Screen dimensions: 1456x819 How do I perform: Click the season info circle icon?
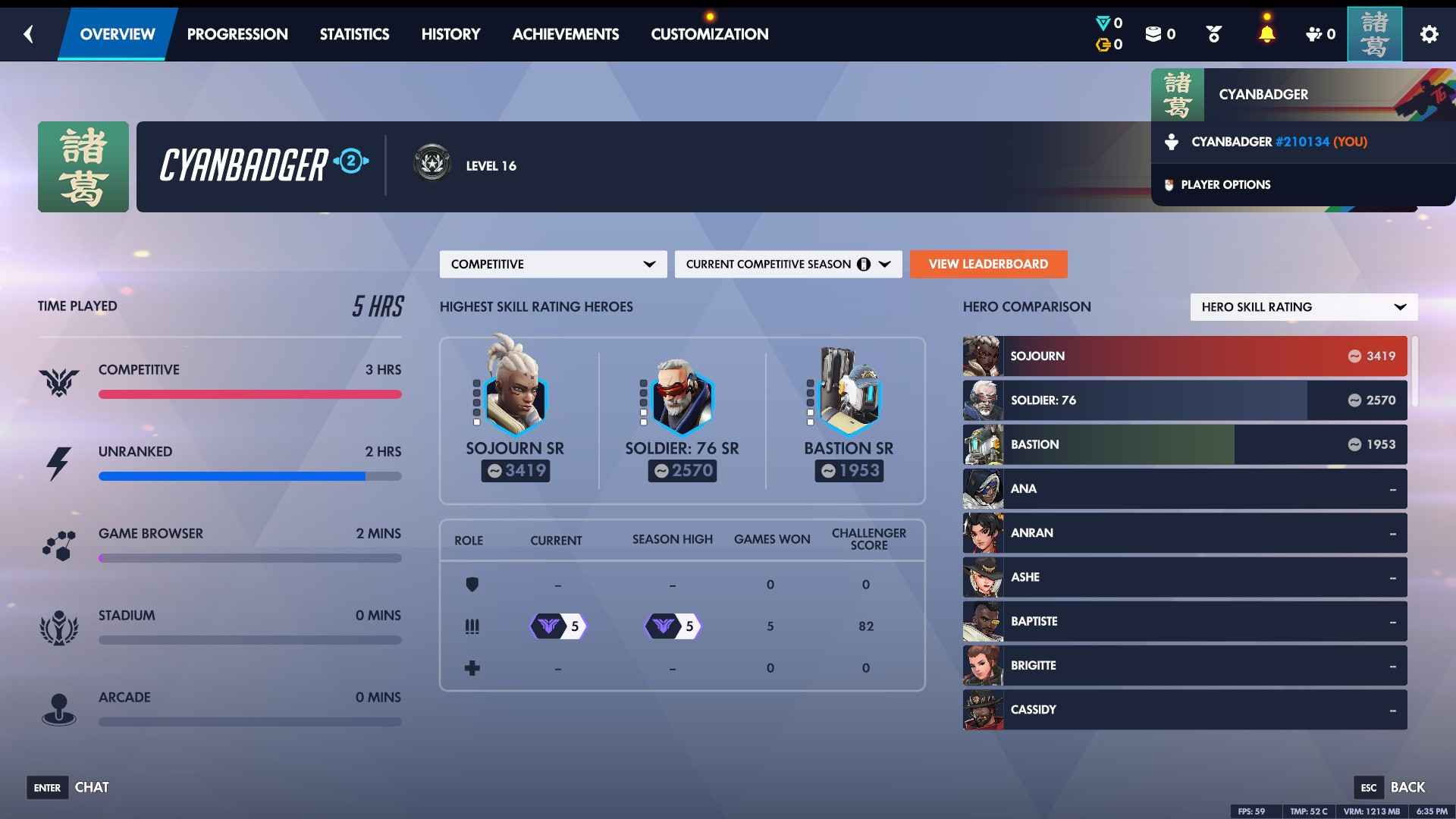tap(864, 264)
